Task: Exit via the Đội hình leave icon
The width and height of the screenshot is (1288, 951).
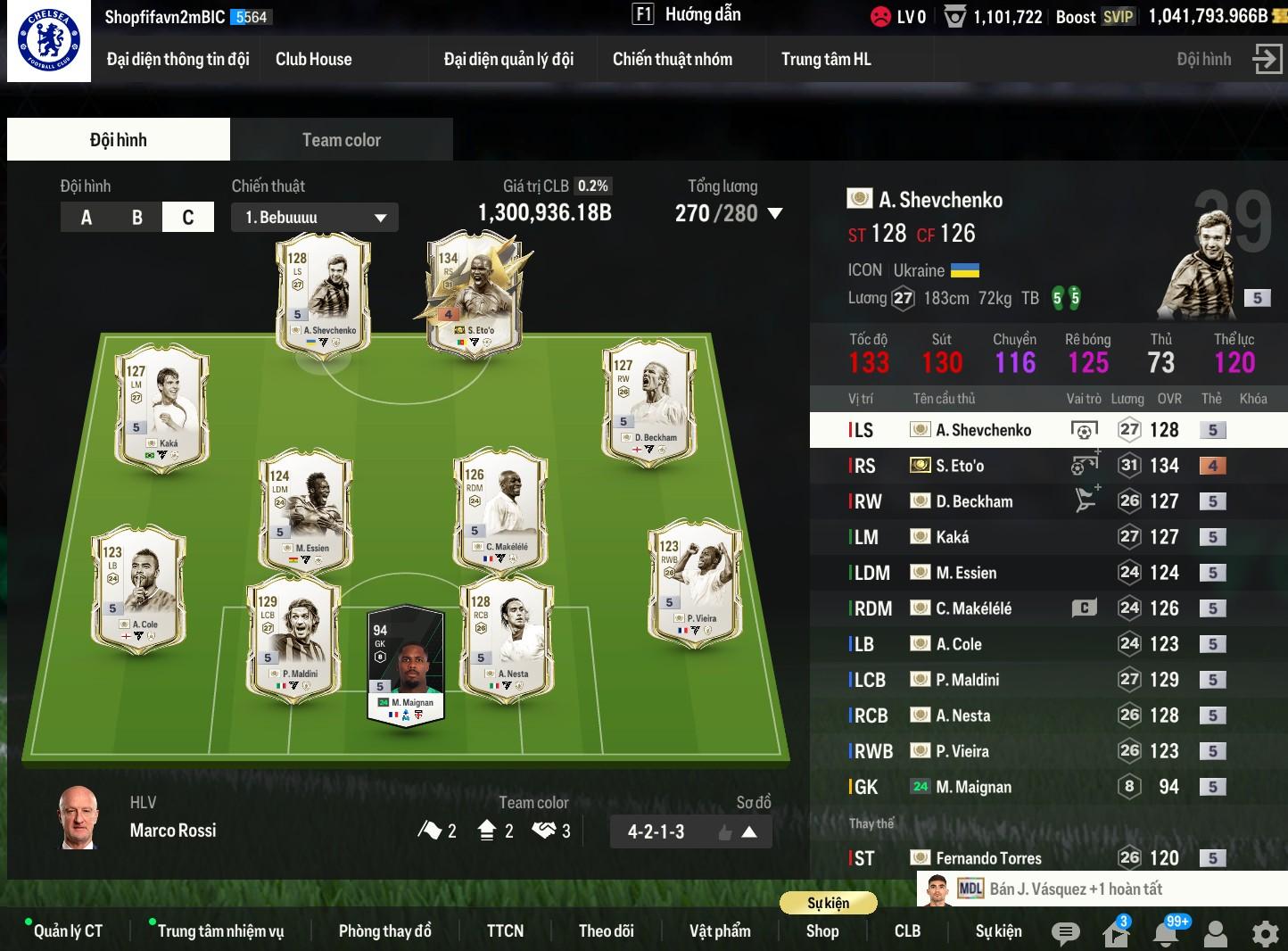Action: (1267, 60)
